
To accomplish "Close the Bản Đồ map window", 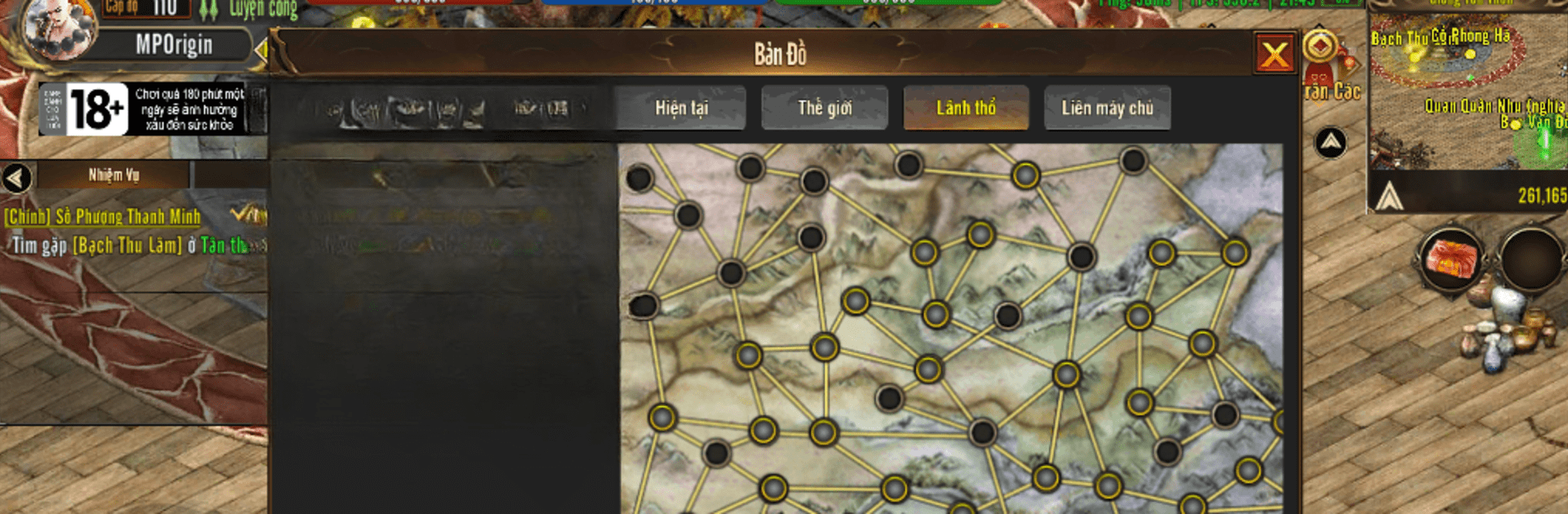I will (1274, 55).
